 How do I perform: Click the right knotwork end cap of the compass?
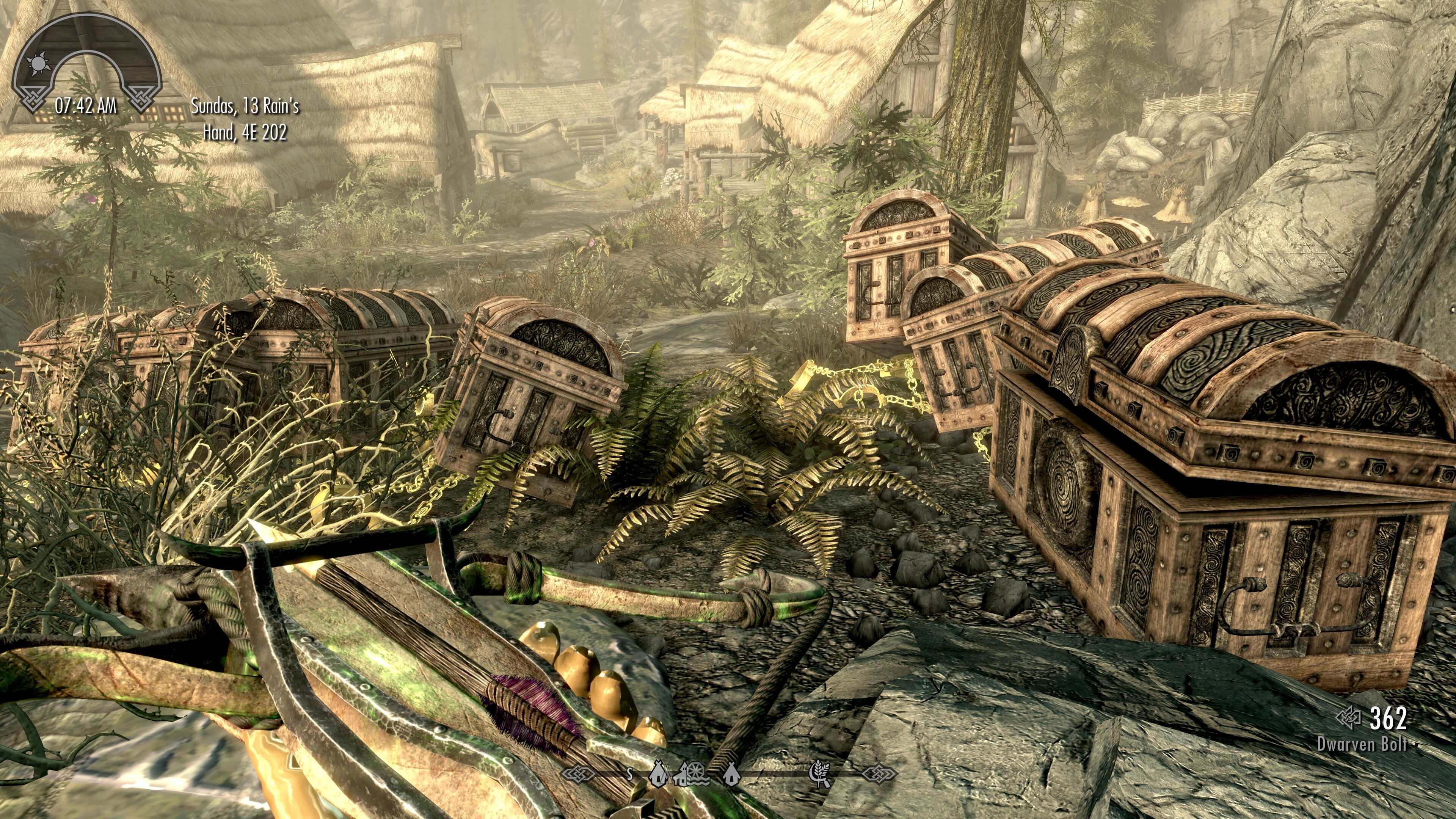pos(880,774)
